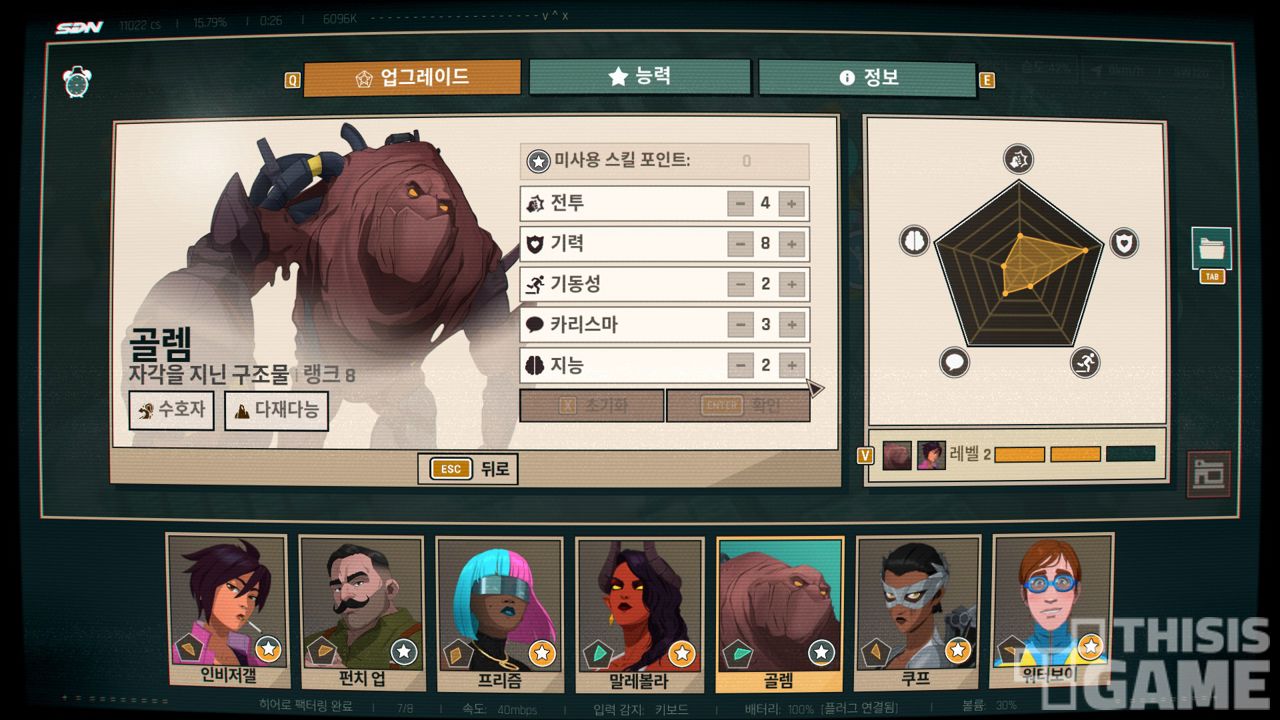Go back with the 뒤로 button
Image resolution: width=1280 pixels, height=720 pixels.
tap(468, 468)
